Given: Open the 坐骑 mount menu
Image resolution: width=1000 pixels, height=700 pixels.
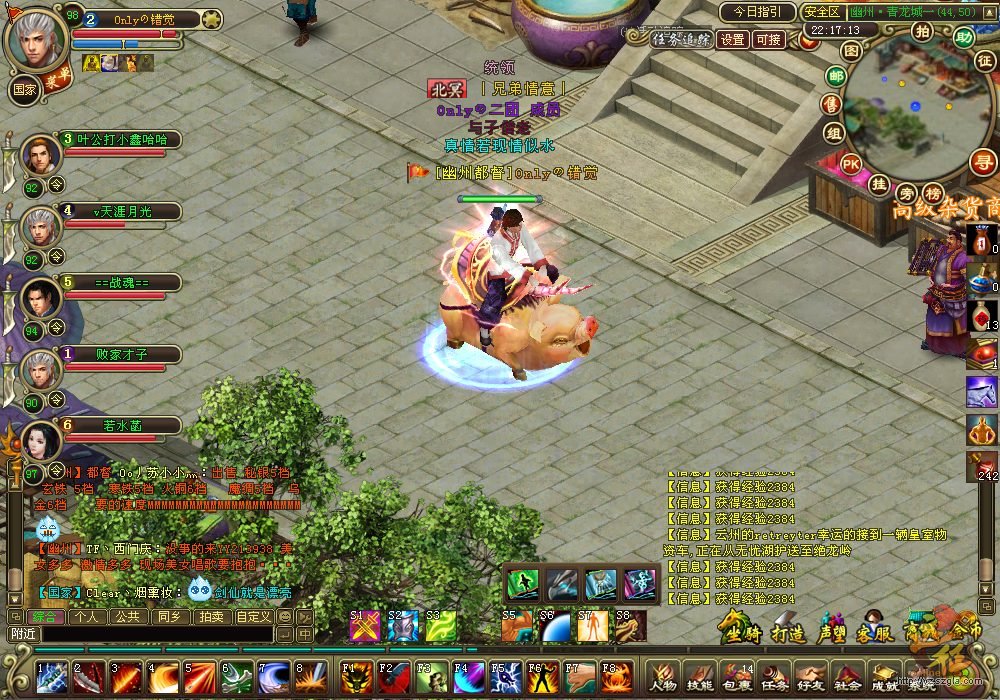Looking at the screenshot, I should point(742,632).
